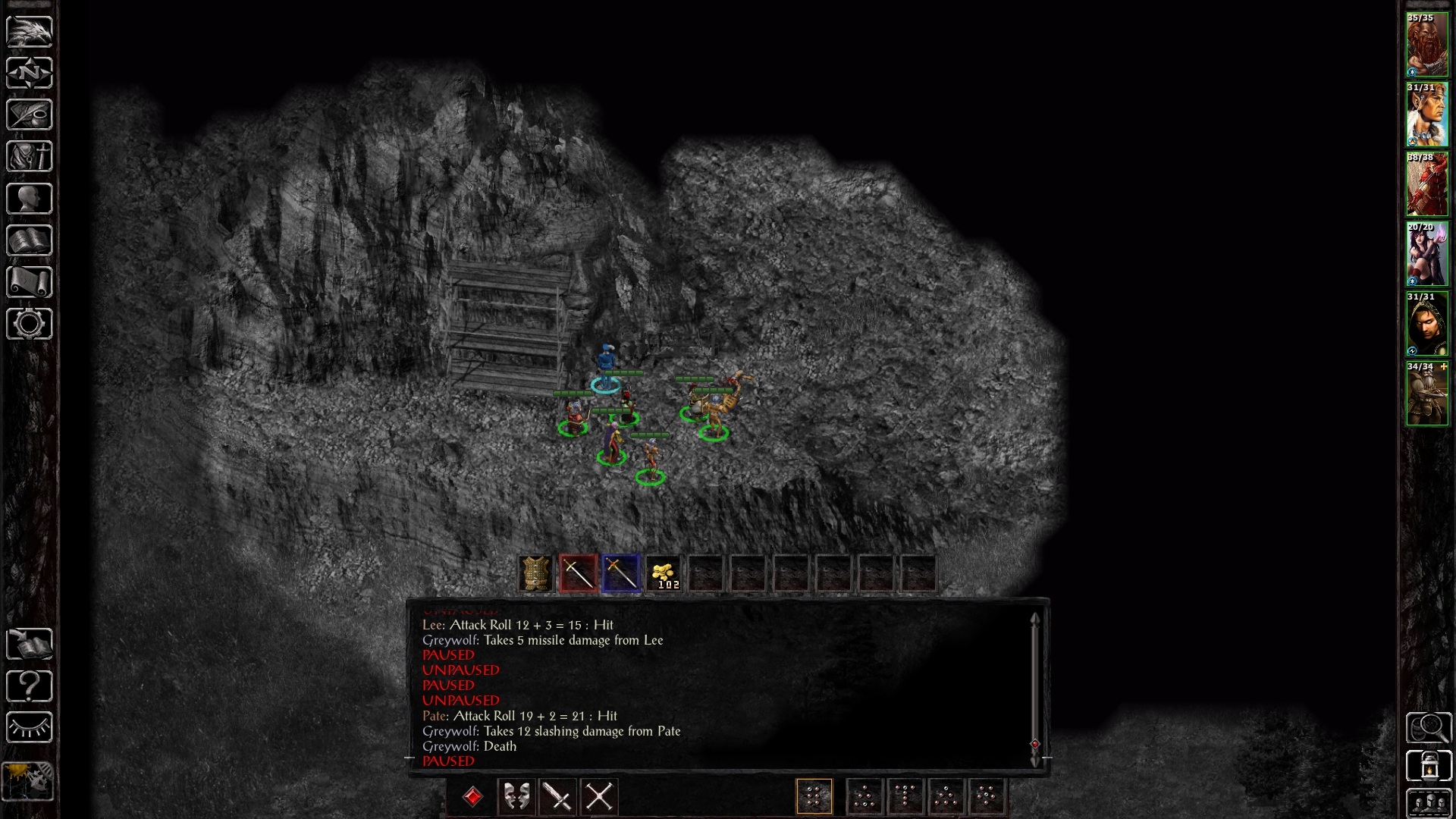This screenshot has height=819, width=1456.
Task: Open the party inventory screen
Action: point(30,157)
